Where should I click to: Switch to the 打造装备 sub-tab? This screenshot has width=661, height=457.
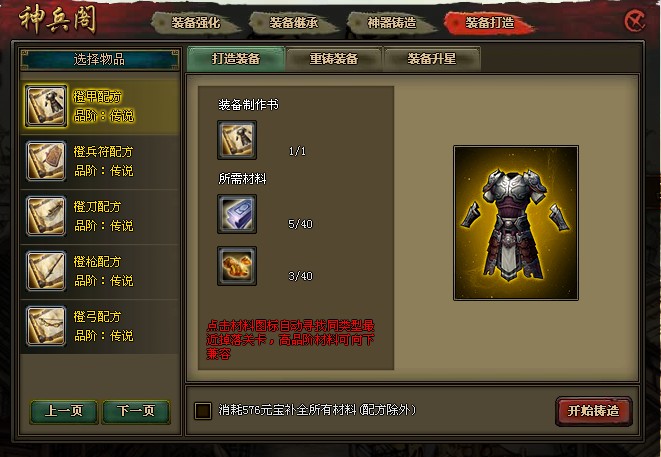coord(235,59)
